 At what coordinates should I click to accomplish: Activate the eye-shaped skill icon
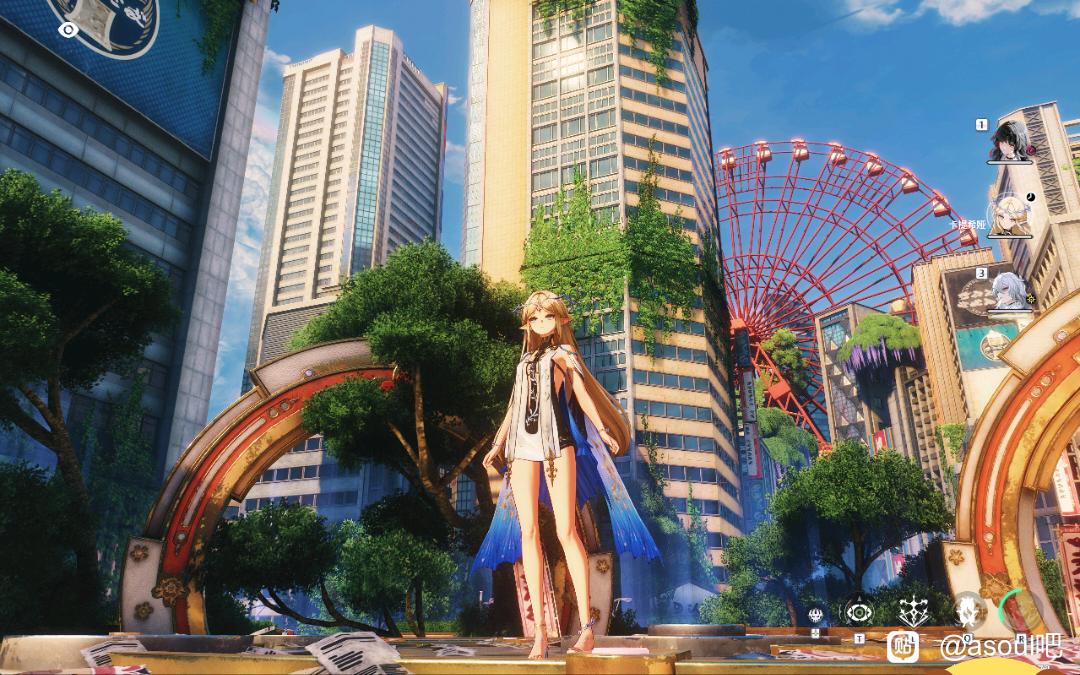[x=858, y=610]
